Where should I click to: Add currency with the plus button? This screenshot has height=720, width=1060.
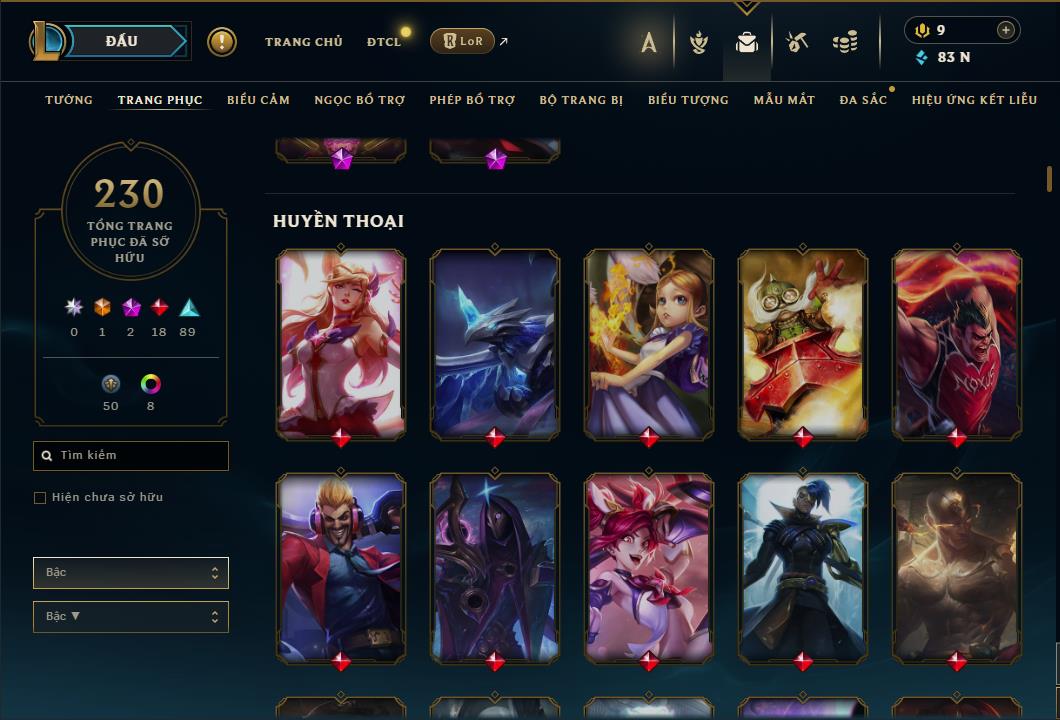pos(1006,30)
